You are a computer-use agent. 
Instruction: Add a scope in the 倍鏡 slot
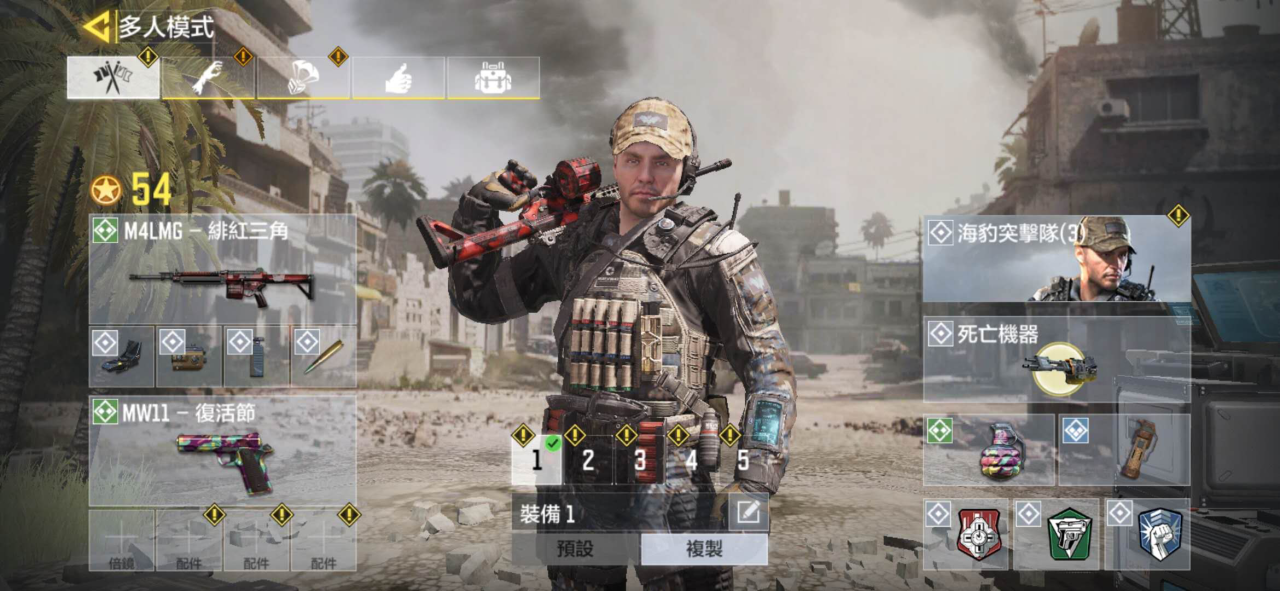coord(122,540)
